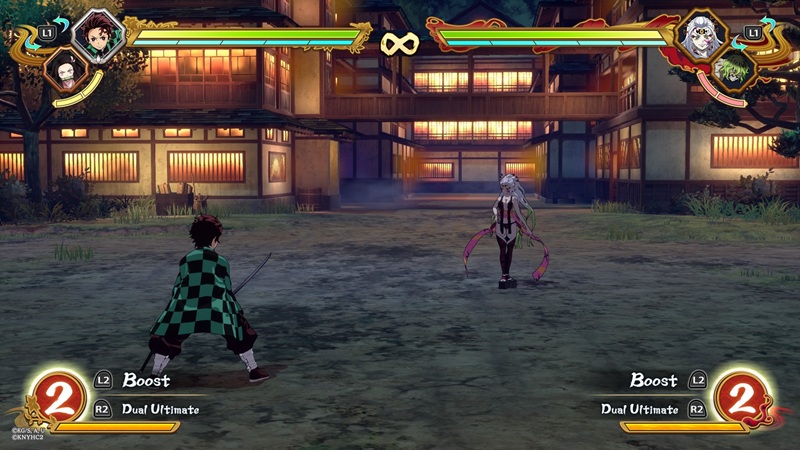Select Daki's white-haired character portrait

pos(700,36)
